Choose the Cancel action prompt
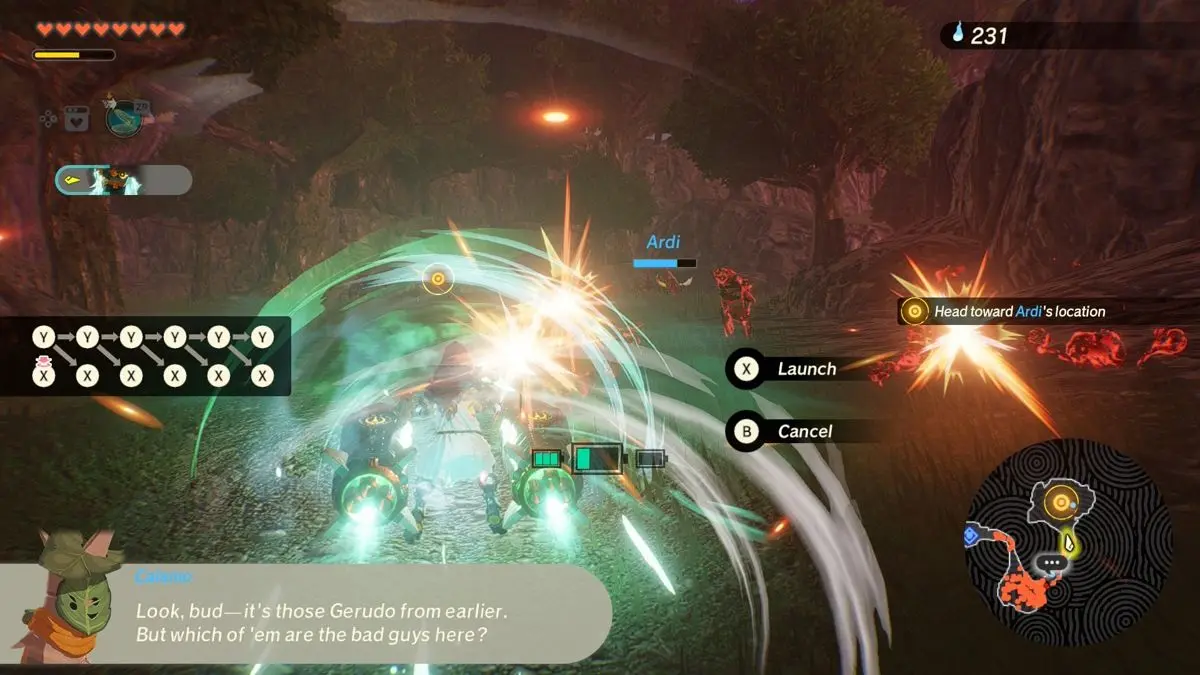This screenshot has width=1200, height=675. coord(790,431)
